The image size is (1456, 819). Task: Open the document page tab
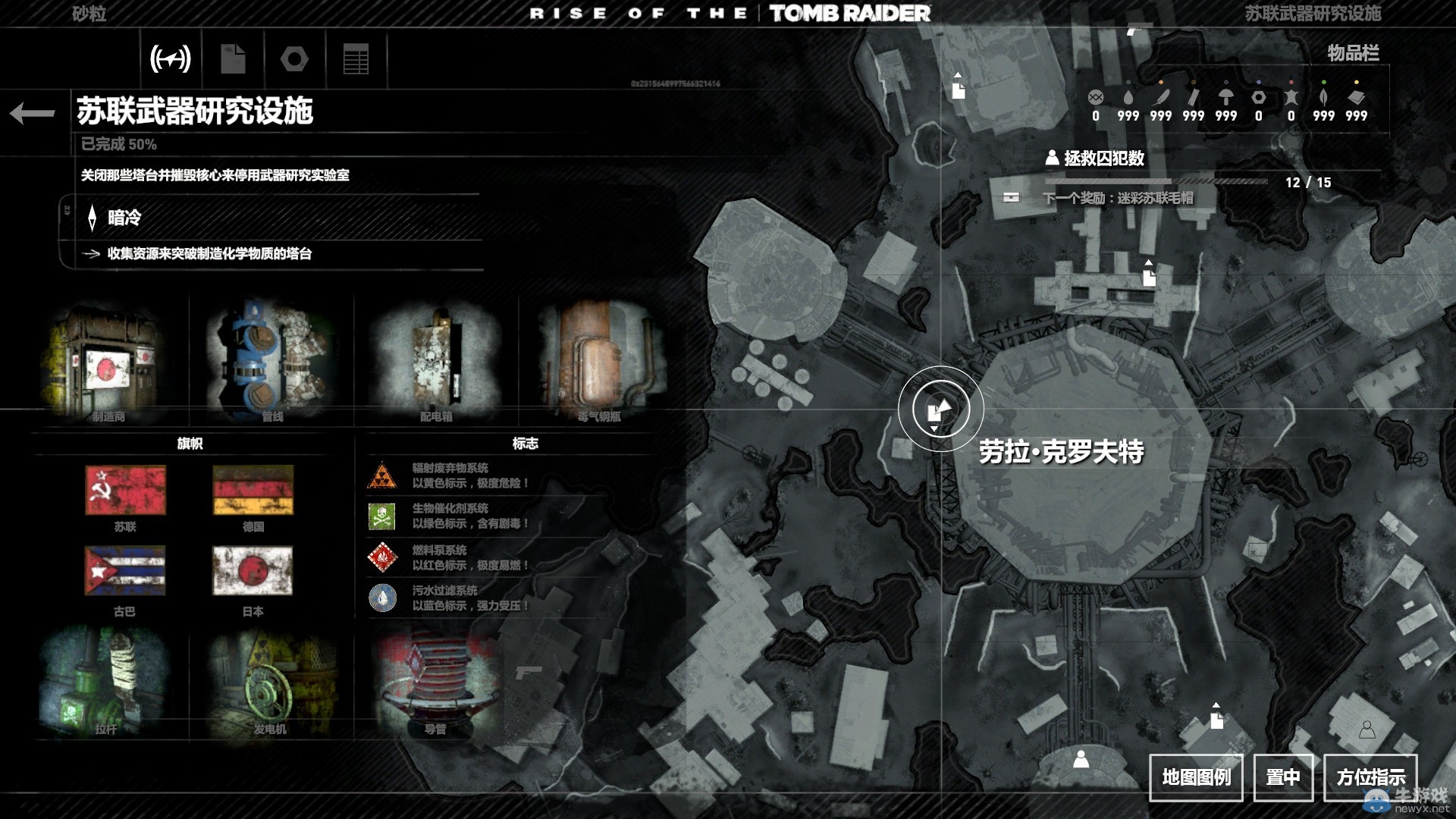click(x=233, y=58)
